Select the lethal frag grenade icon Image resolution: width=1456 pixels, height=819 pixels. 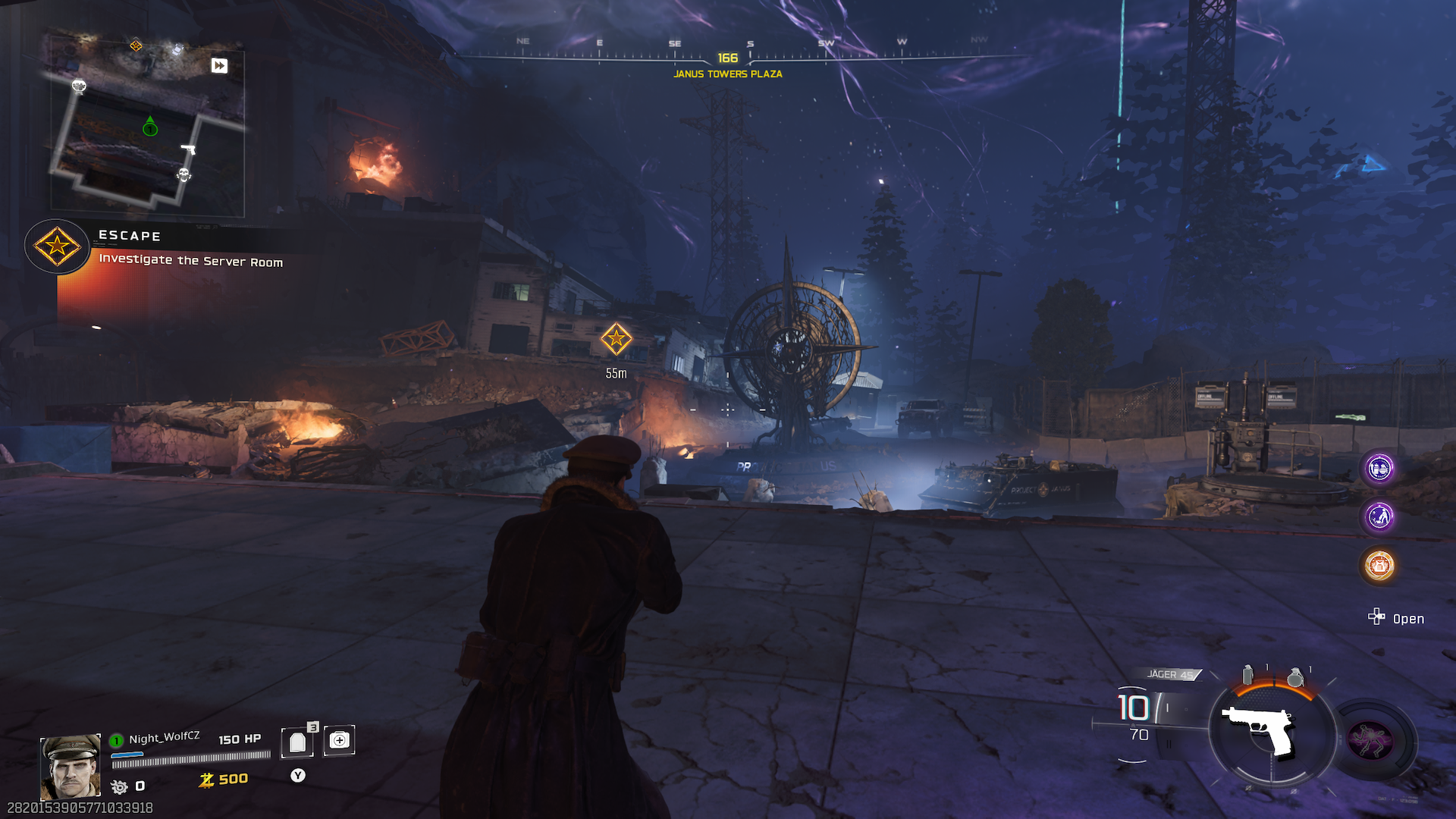coord(1295,676)
